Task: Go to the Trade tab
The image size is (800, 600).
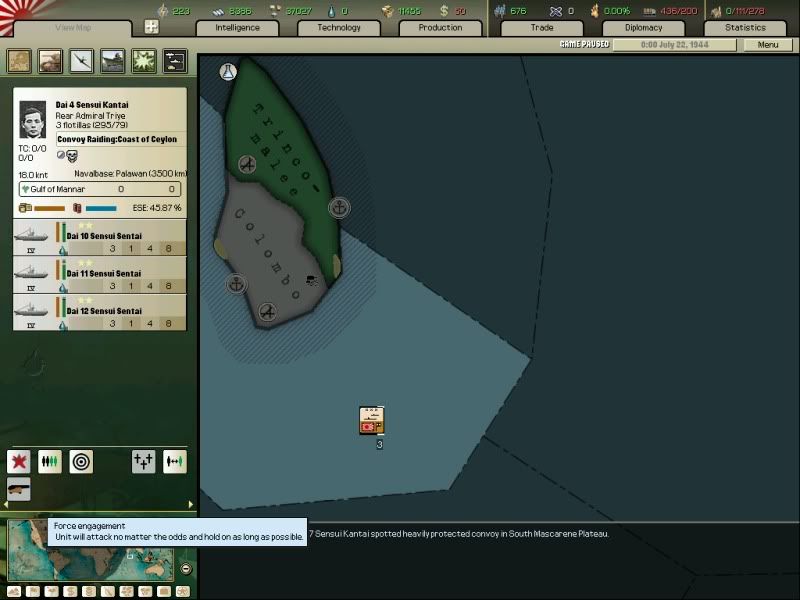Action: (541, 28)
